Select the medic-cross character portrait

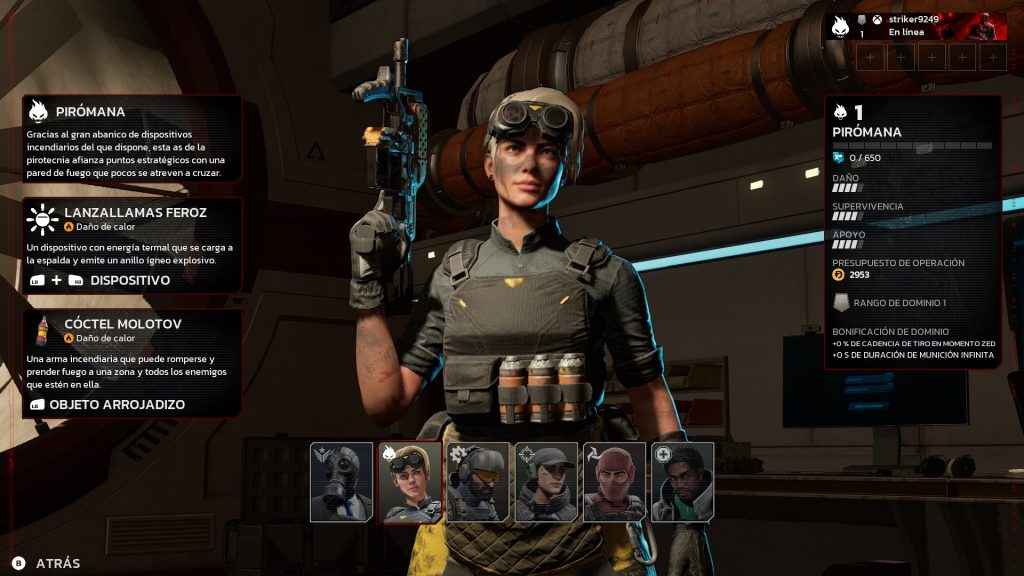tap(682, 482)
